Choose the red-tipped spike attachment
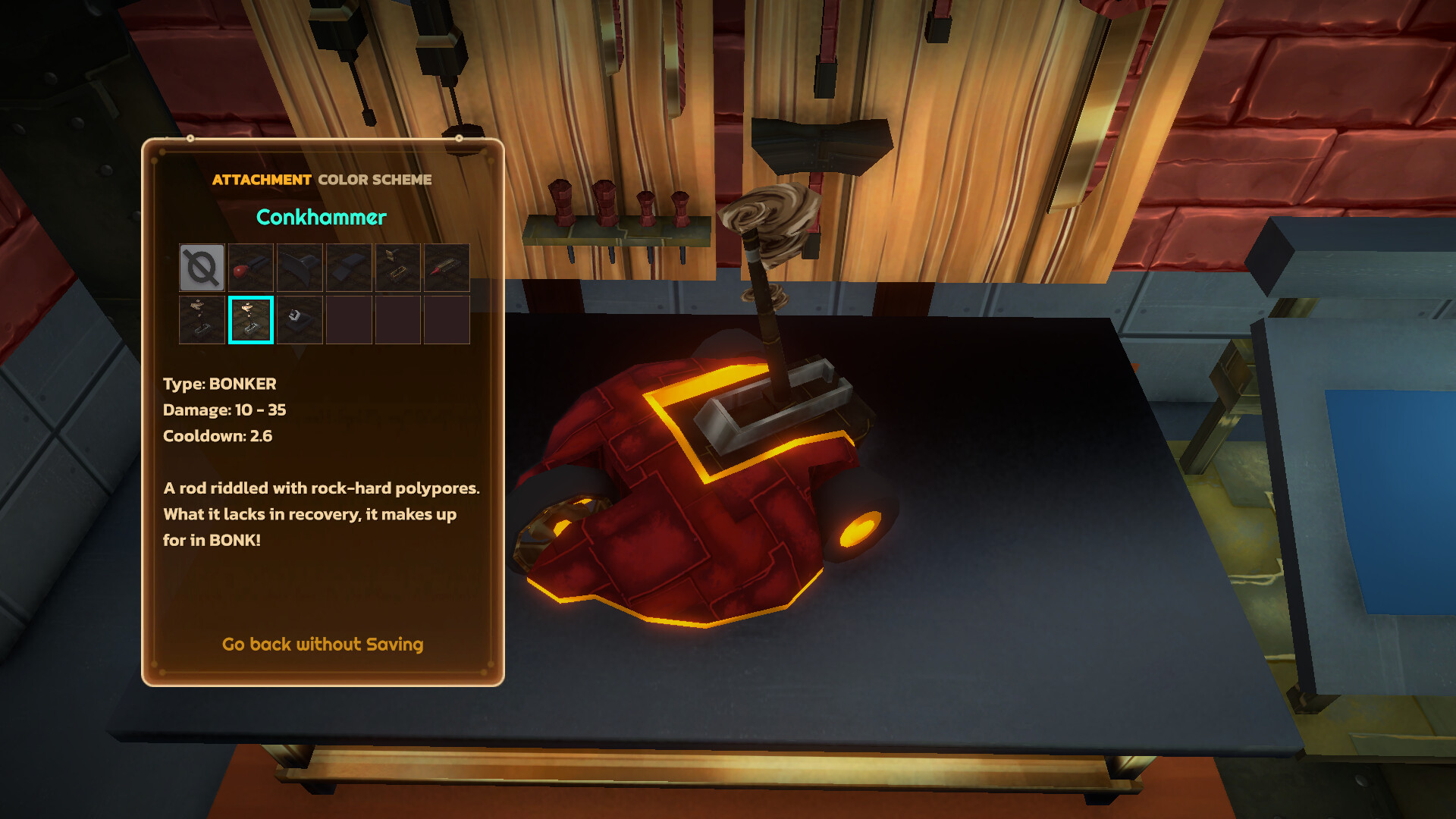Viewport: 1456px width, 819px height. click(447, 268)
